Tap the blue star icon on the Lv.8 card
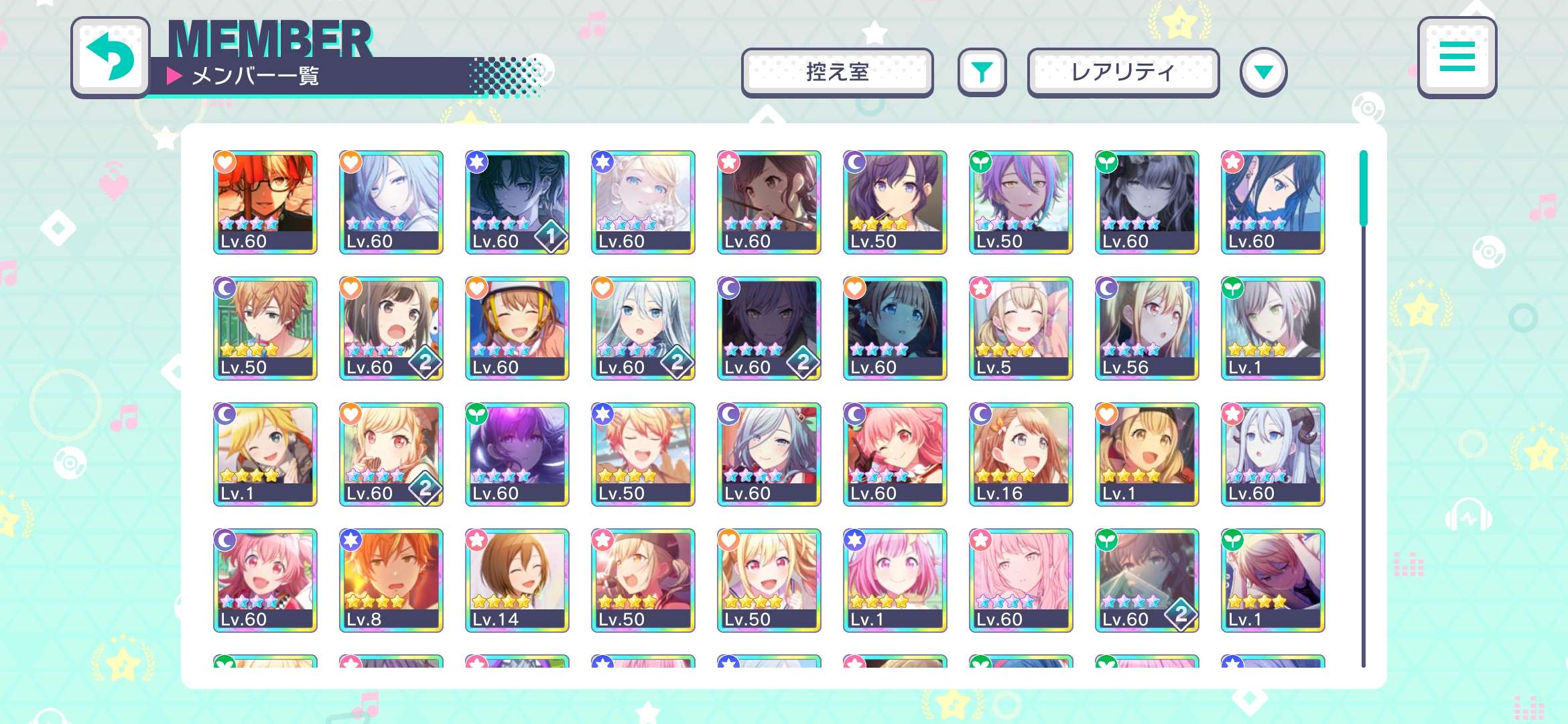1568x724 pixels. pos(350,538)
